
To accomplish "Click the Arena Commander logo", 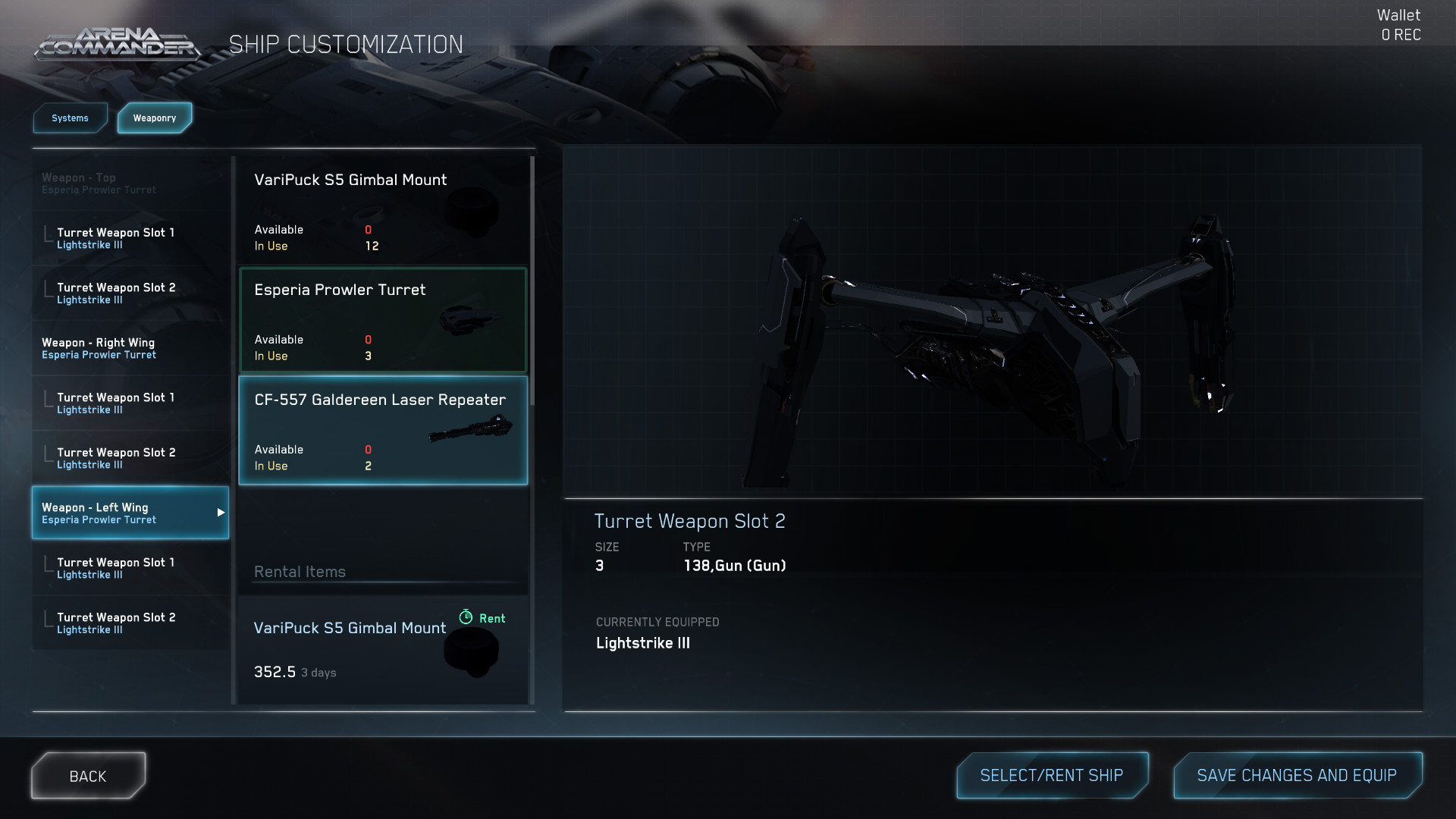I will 118,44.
